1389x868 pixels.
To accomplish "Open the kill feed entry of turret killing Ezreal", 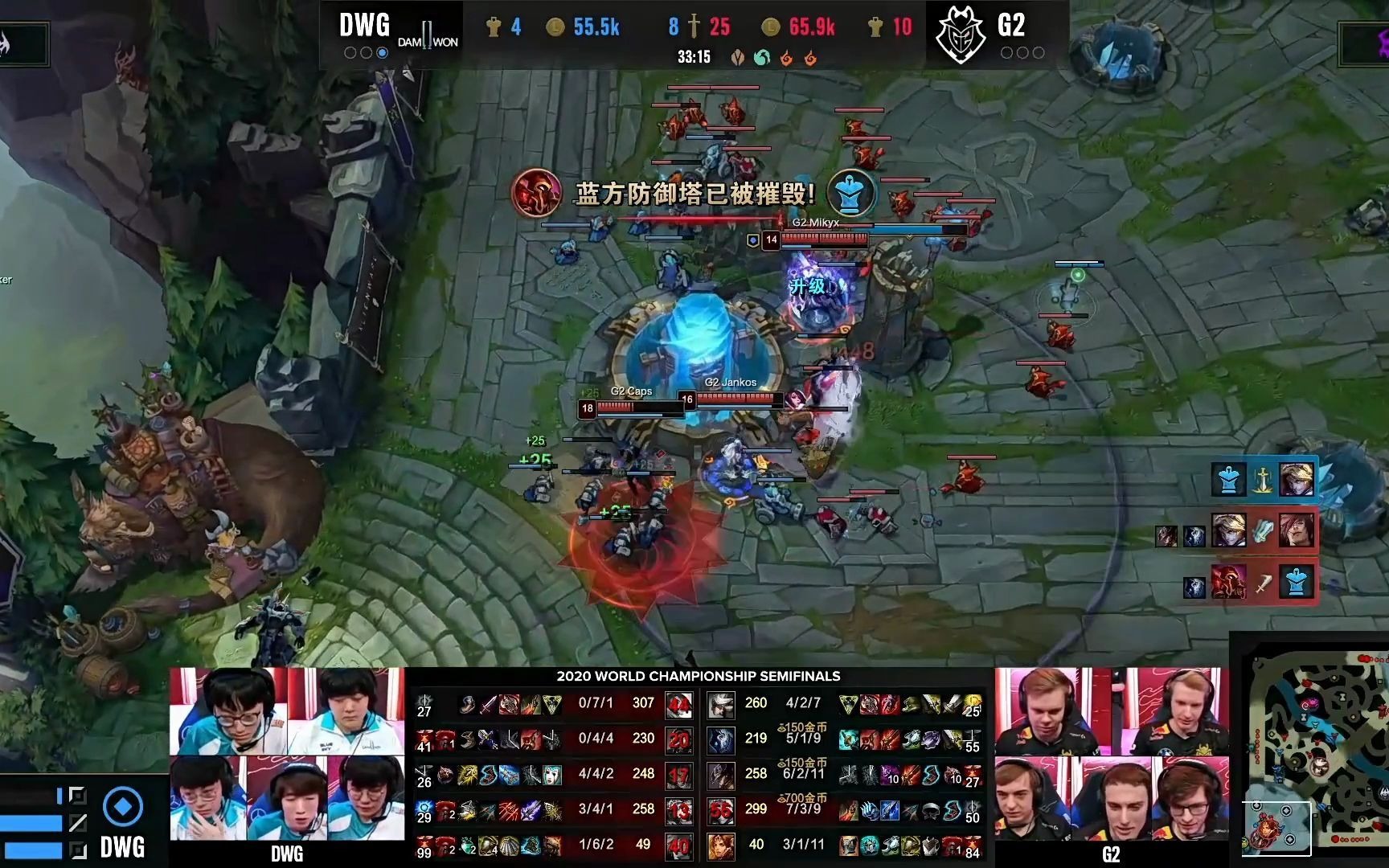I will pyautogui.click(x=1264, y=480).
